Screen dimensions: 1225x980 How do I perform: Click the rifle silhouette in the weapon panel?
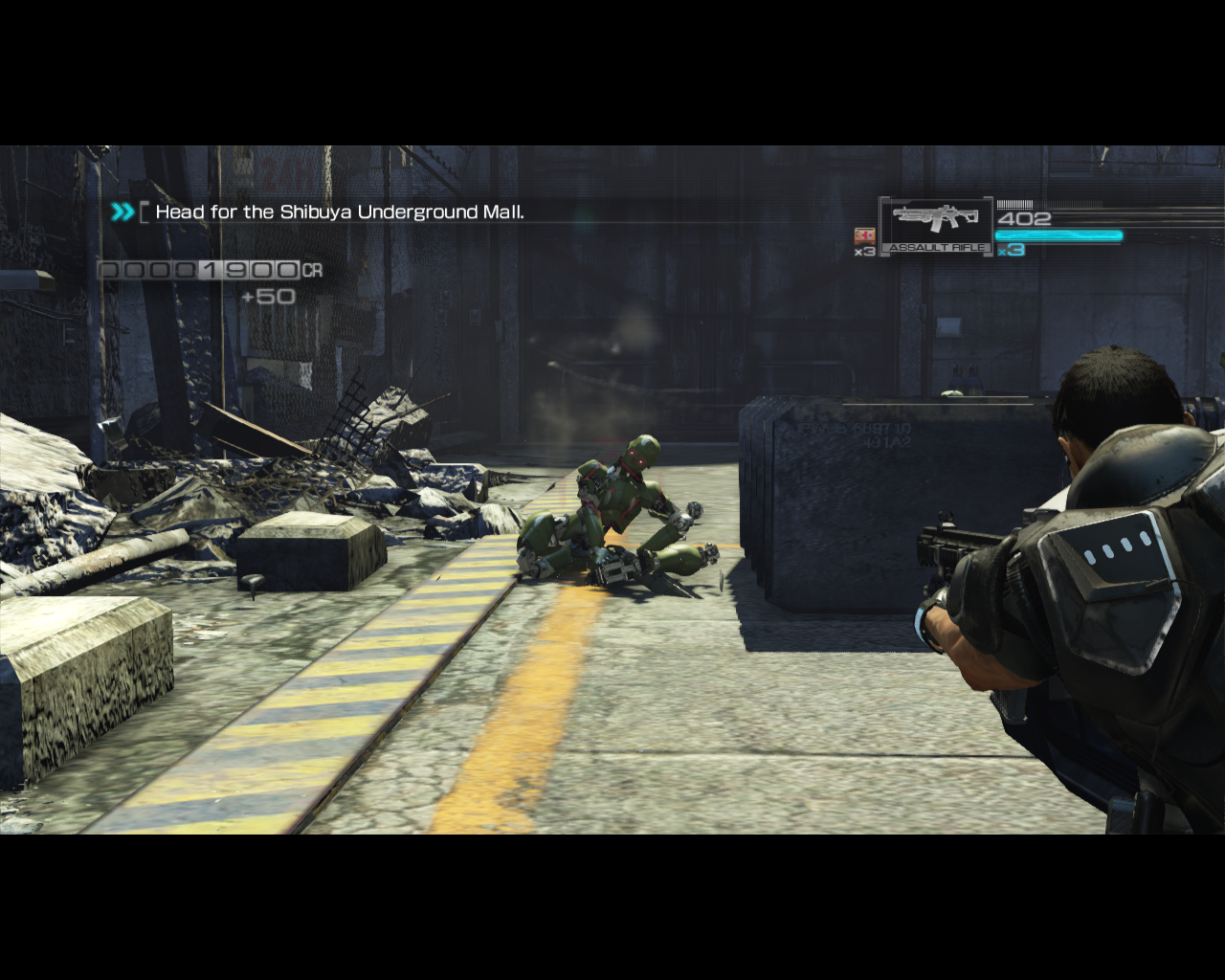(x=933, y=218)
